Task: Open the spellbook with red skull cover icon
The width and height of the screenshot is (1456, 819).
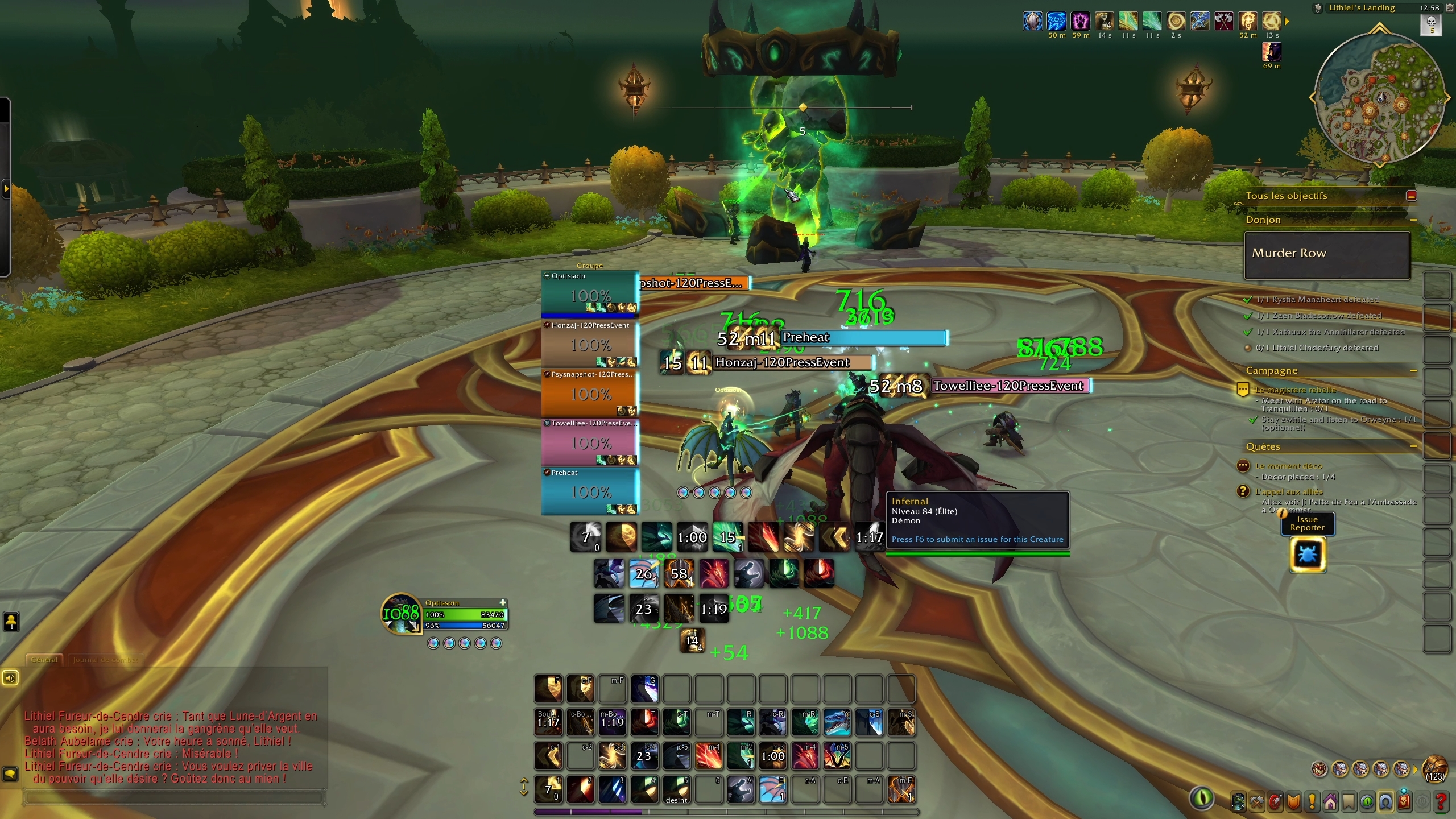Action: (1404, 801)
